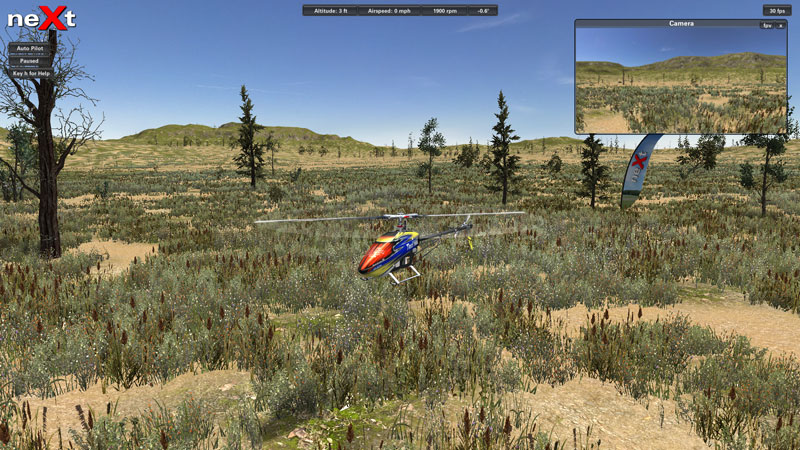Screen dimensions: 800x450
Task: Close the Camera window
Action: 781,25
